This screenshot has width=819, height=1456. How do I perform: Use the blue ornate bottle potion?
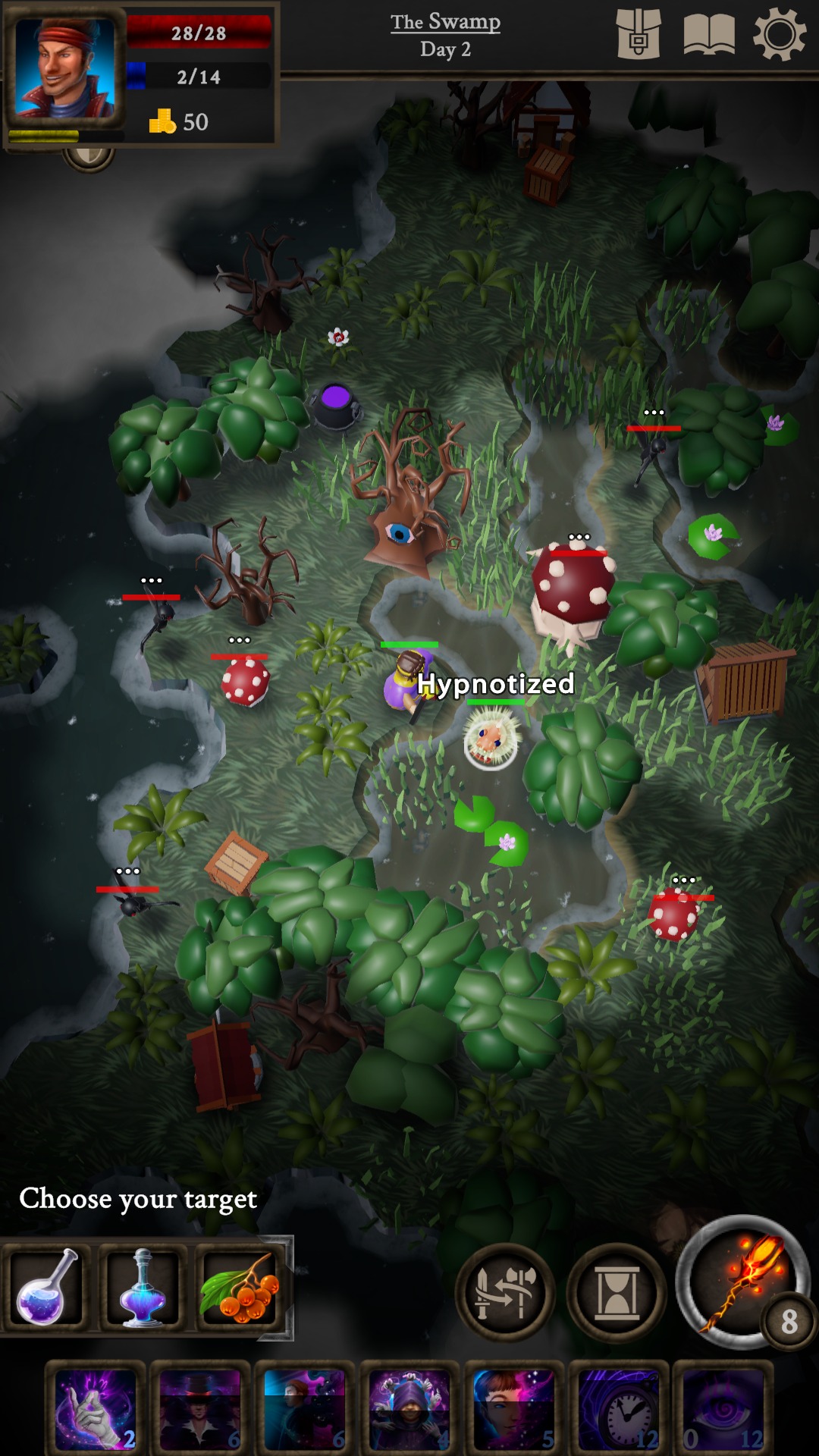(143, 1287)
